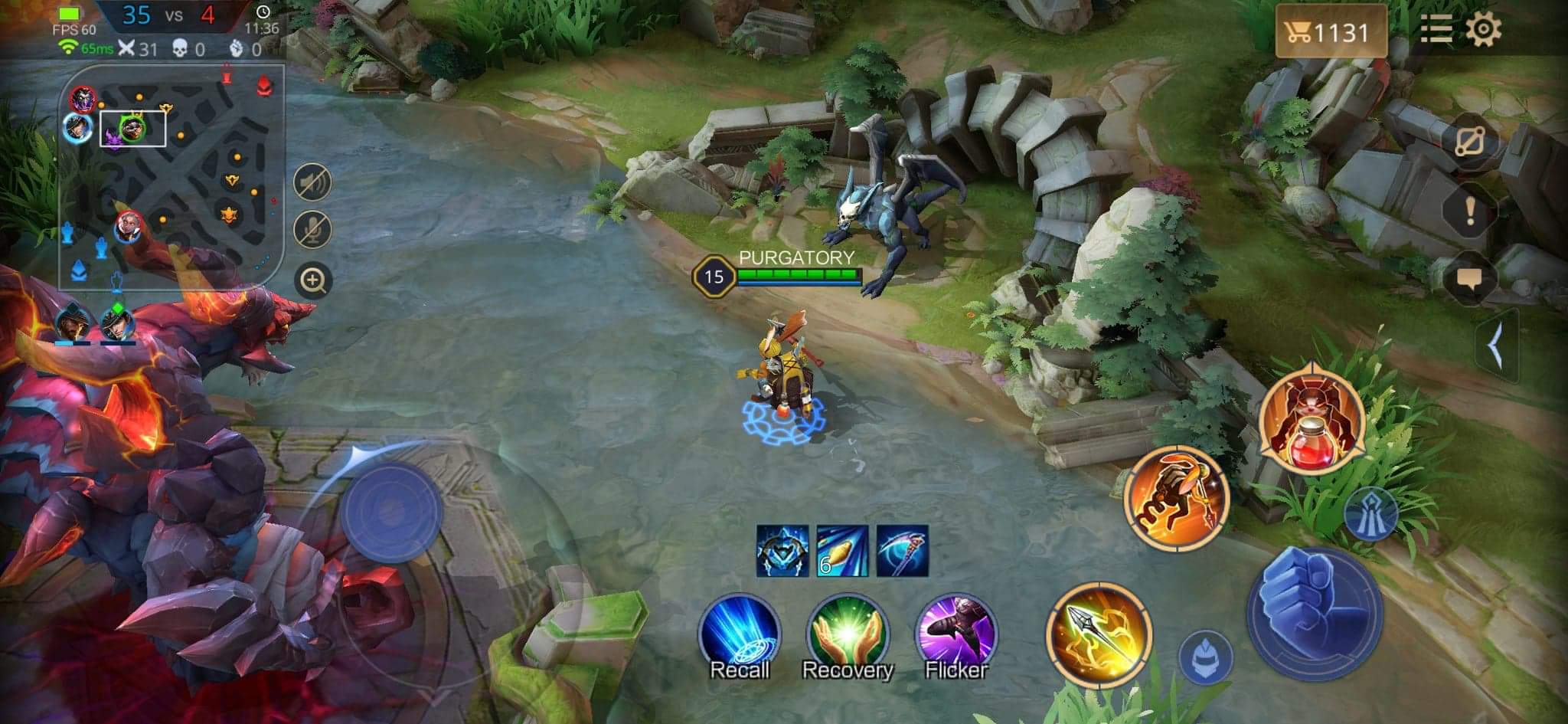Open the shop with 1131 gold
Viewport: 1568px width, 724px height.
1331,32
